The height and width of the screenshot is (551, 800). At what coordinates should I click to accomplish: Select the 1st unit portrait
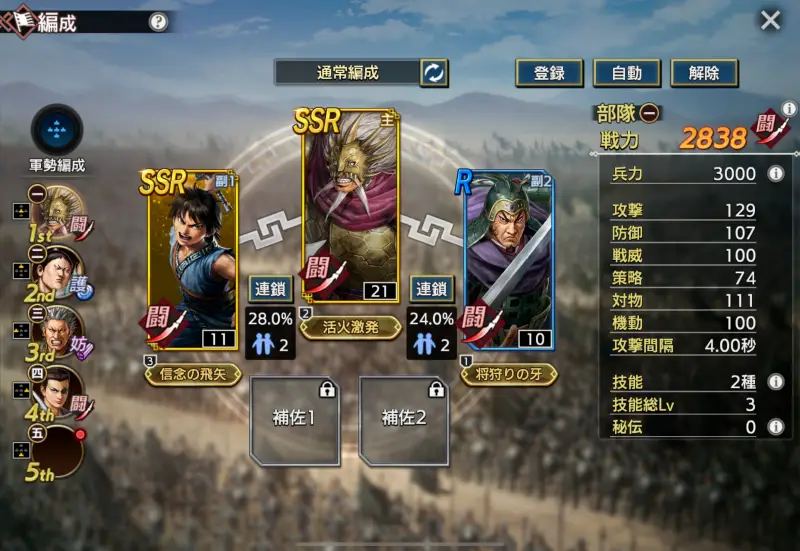click(x=63, y=210)
